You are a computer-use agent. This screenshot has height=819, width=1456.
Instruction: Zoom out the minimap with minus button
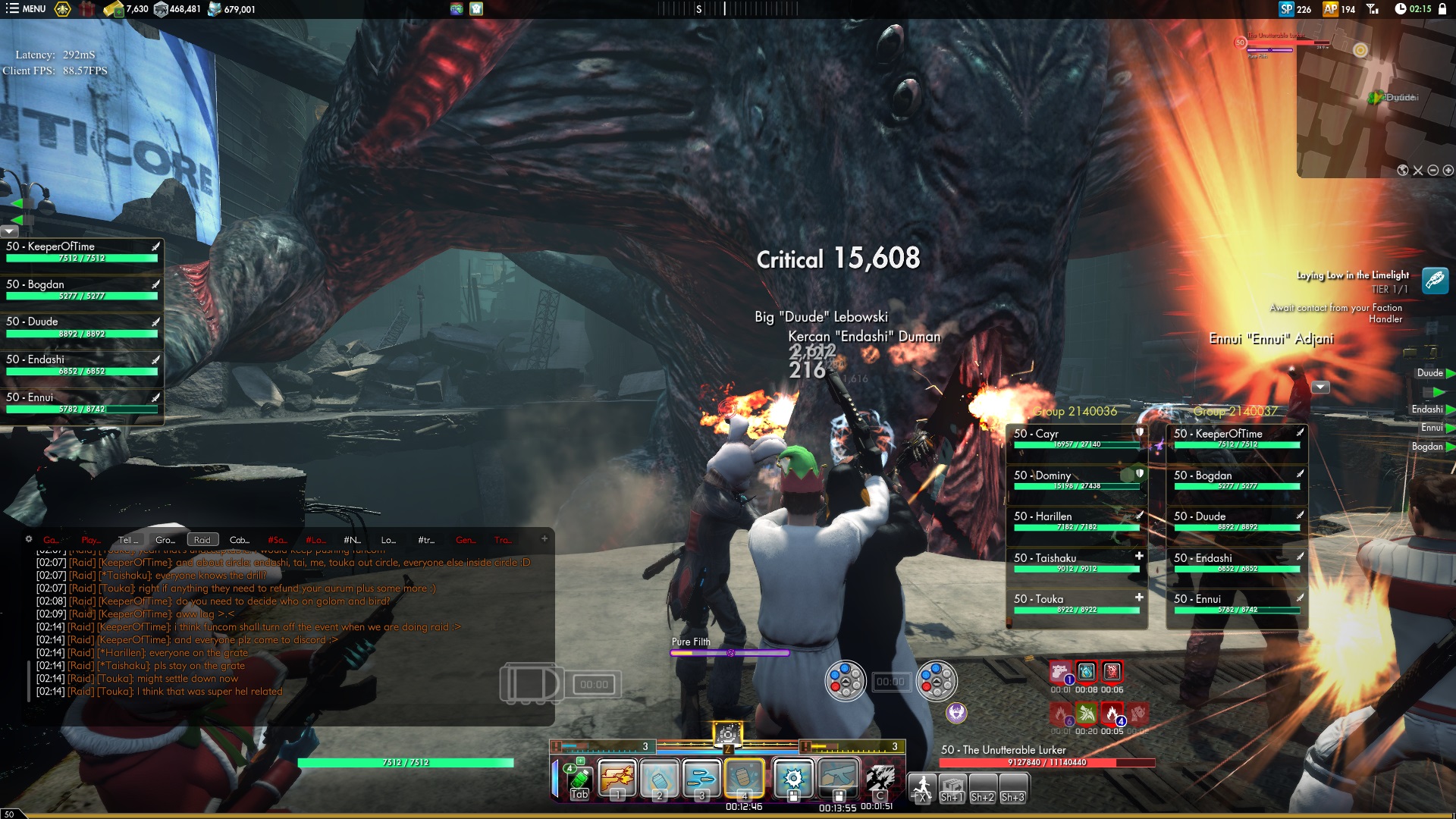[1432, 171]
